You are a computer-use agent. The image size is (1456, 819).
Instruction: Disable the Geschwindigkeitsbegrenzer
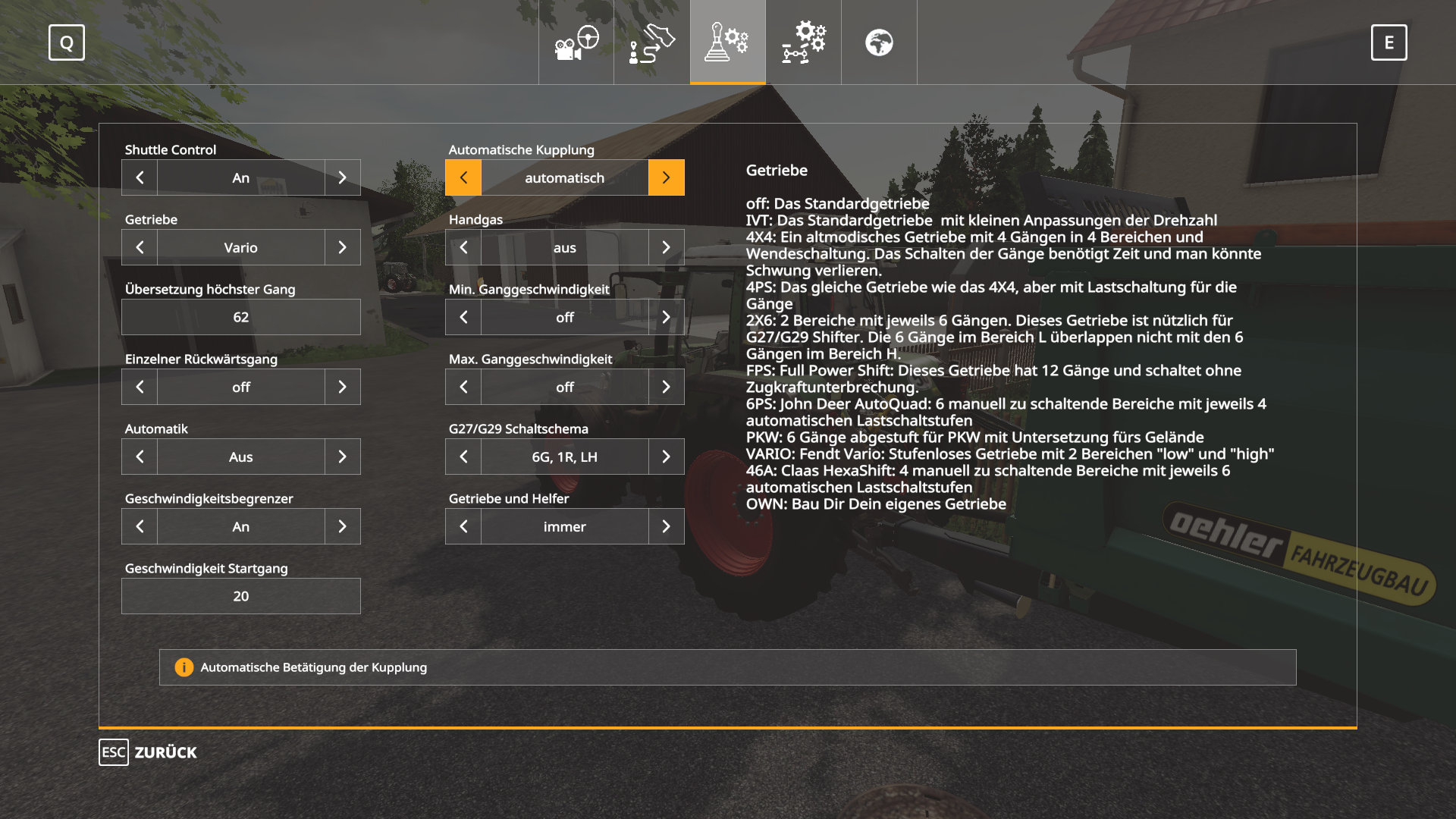pyautogui.click(x=140, y=526)
